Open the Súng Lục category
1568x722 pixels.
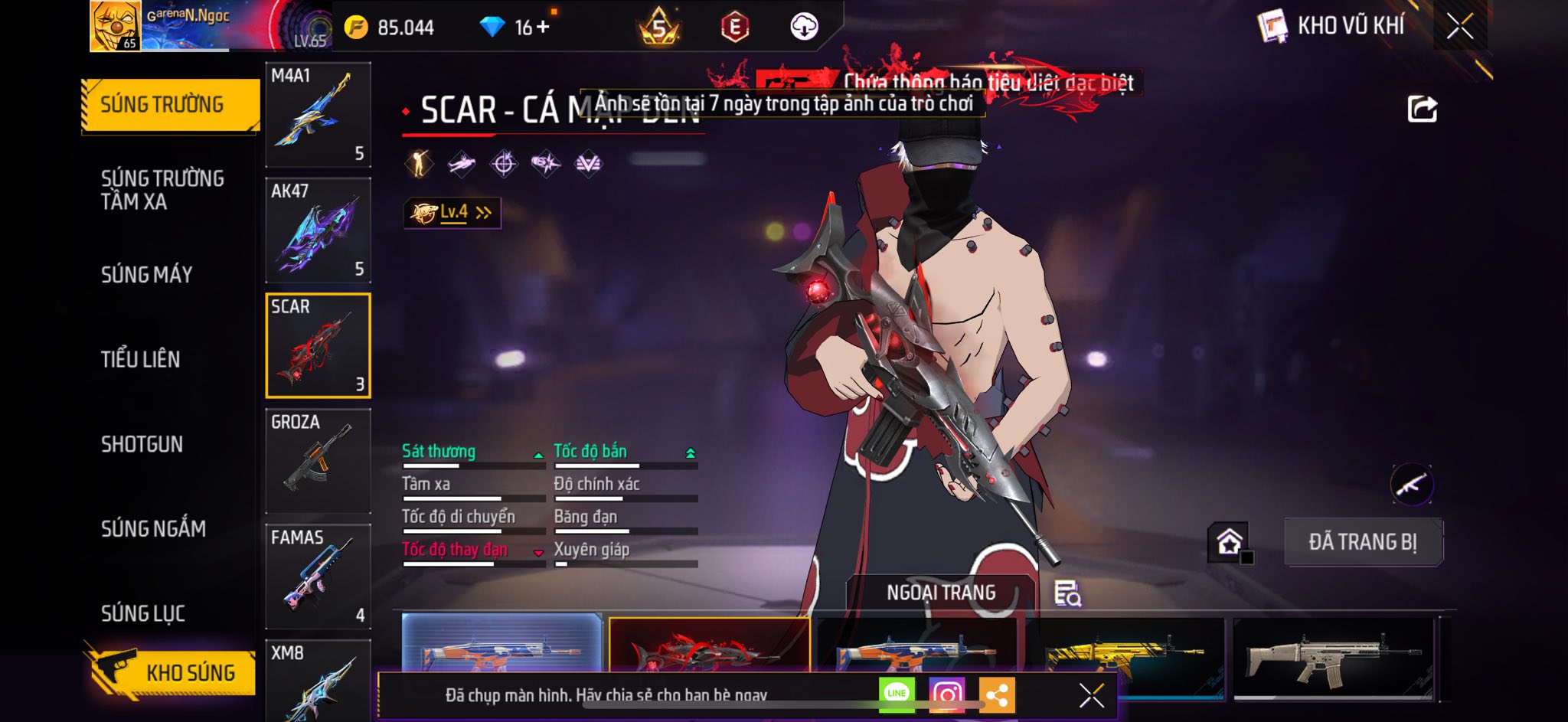tap(143, 613)
